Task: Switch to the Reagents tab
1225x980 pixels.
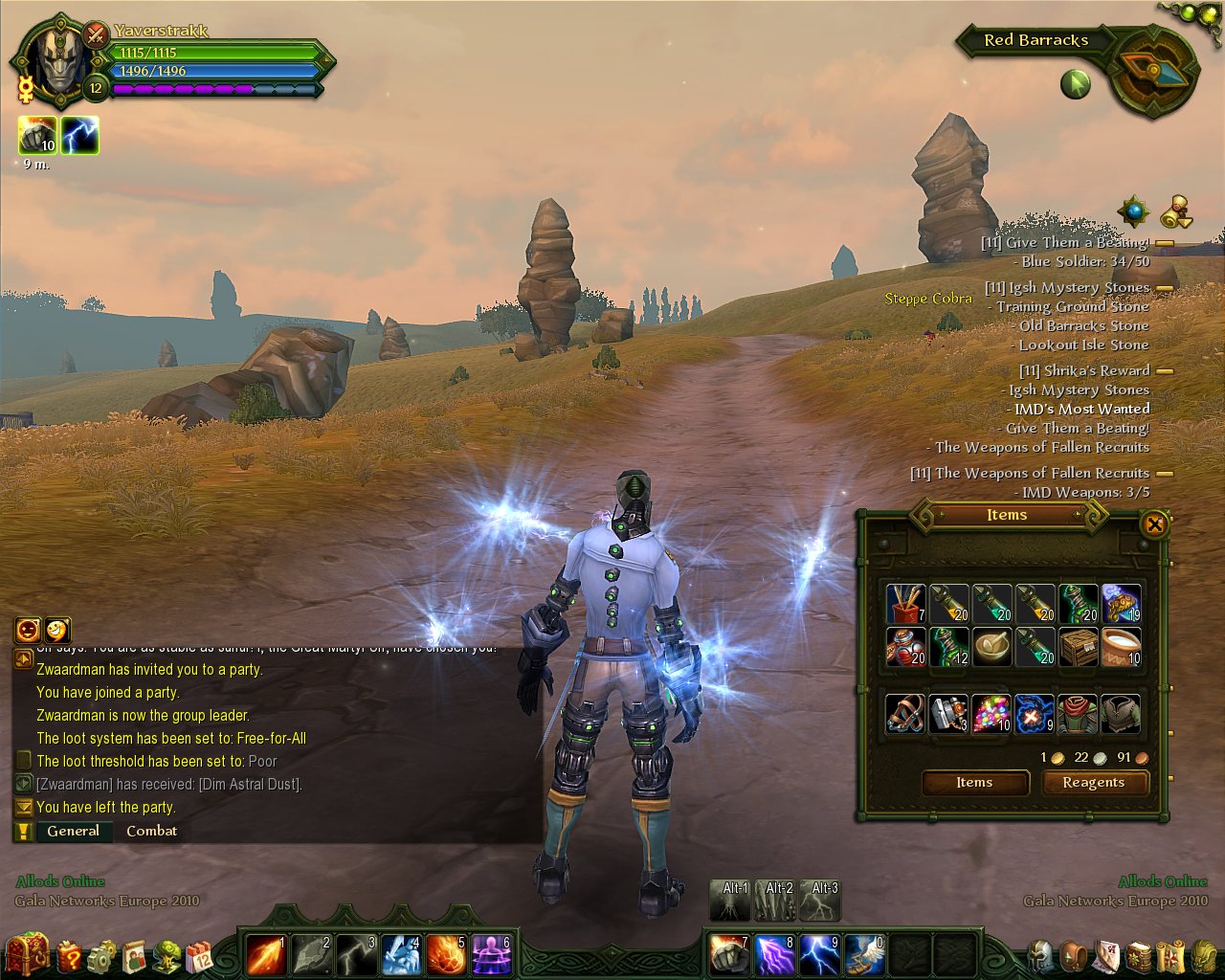Action: pos(1093,783)
